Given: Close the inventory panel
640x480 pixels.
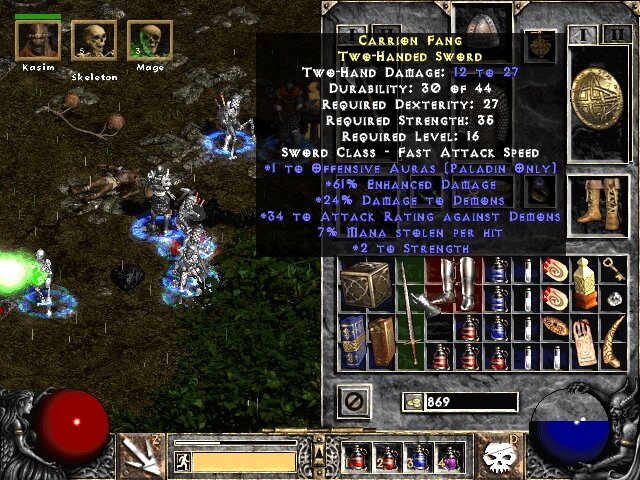Looking at the screenshot, I should [353, 402].
